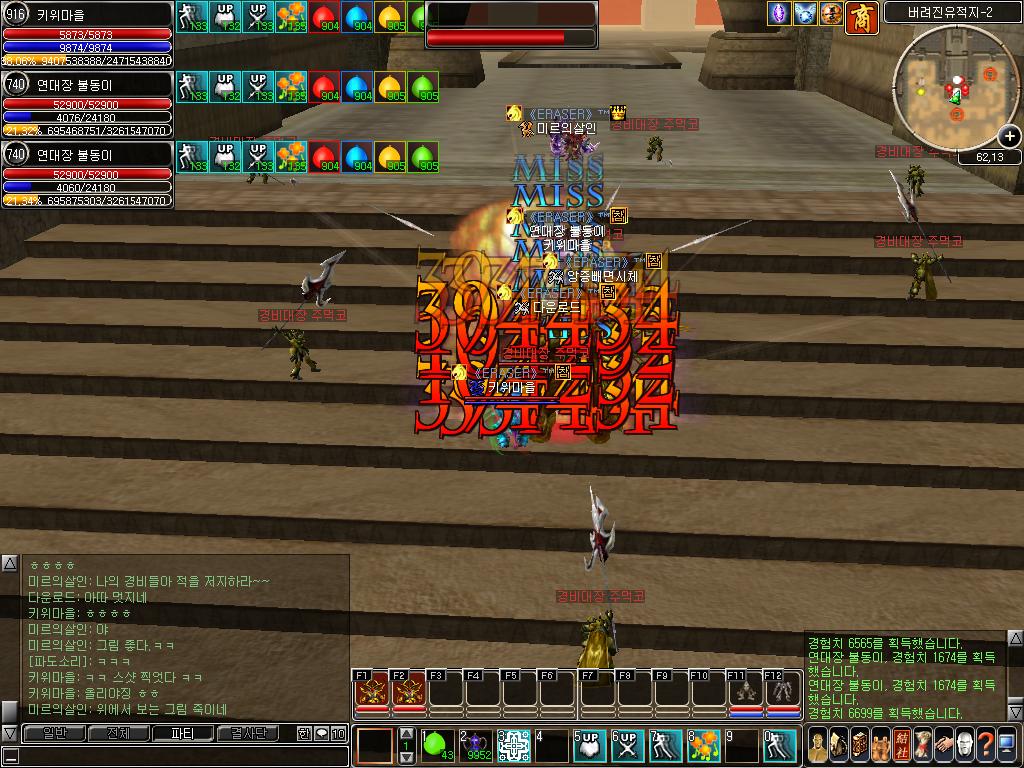Select the 전체 chat tab
Viewport: 1024px width, 768px height.
[x=113, y=734]
